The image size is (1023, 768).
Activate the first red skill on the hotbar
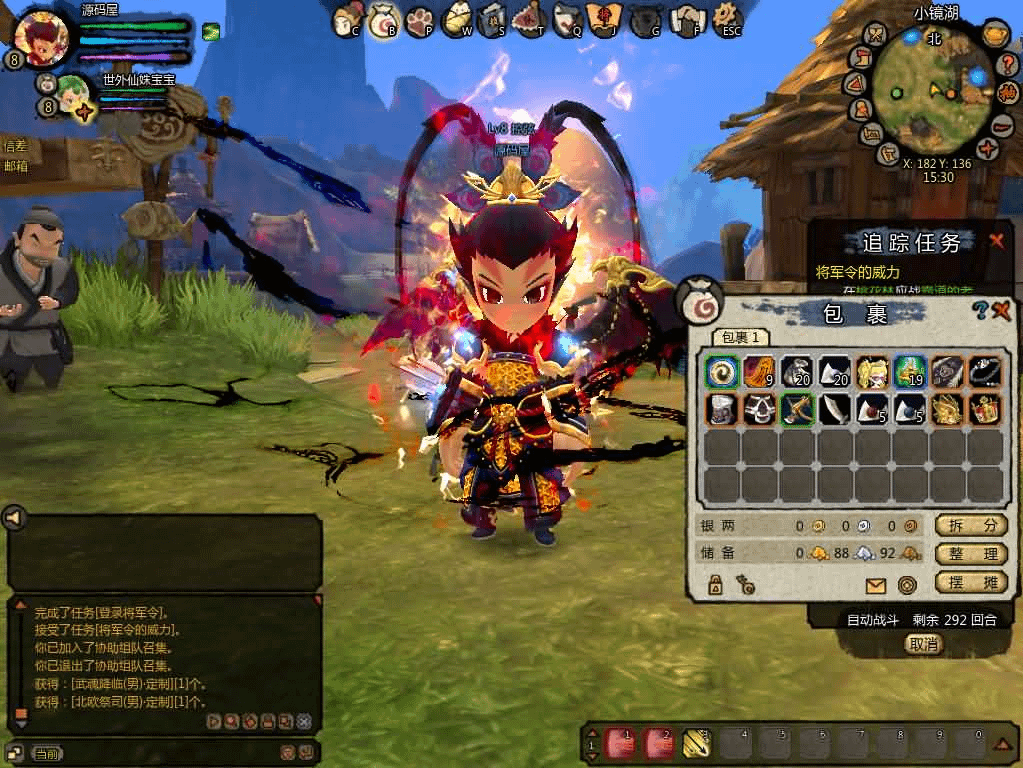(622, 742)
